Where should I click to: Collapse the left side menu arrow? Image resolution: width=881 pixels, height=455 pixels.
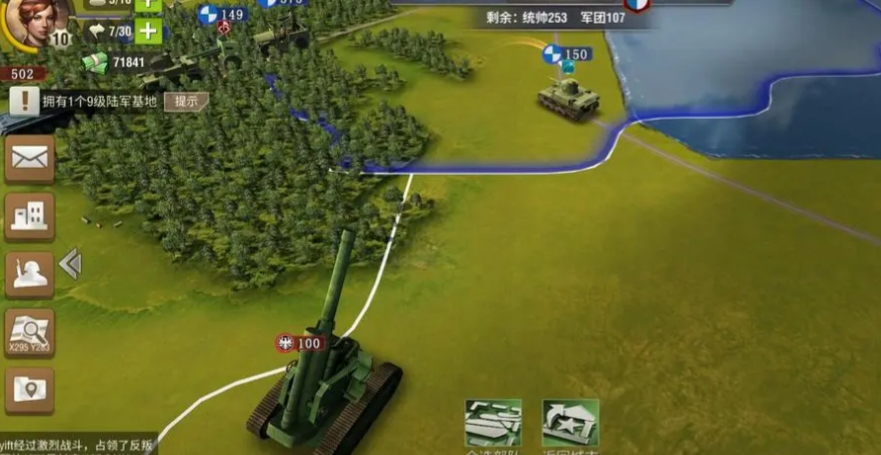pyautogui.click(x=69, y=264)
